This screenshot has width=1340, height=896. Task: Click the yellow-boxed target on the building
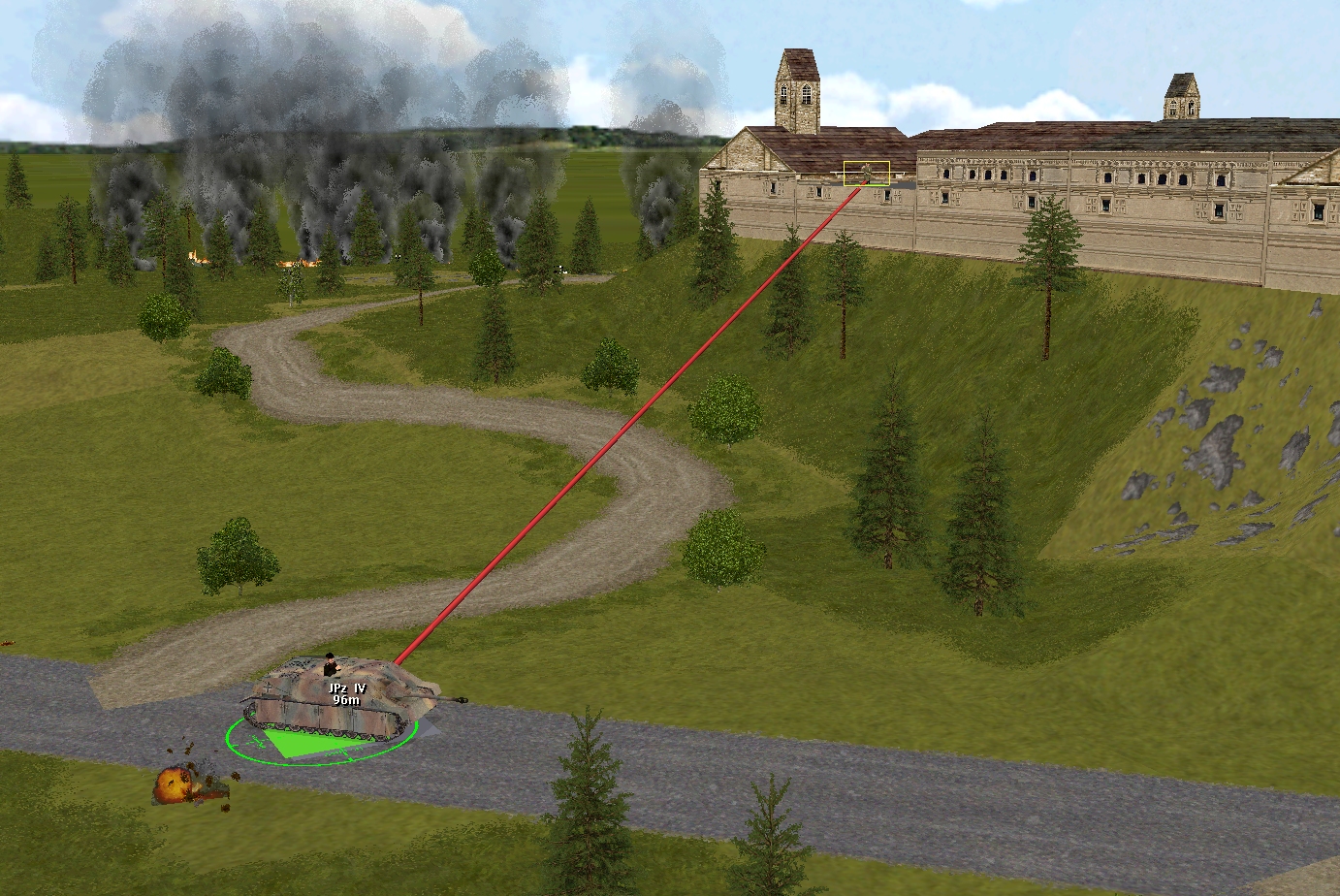pos(866,174)
